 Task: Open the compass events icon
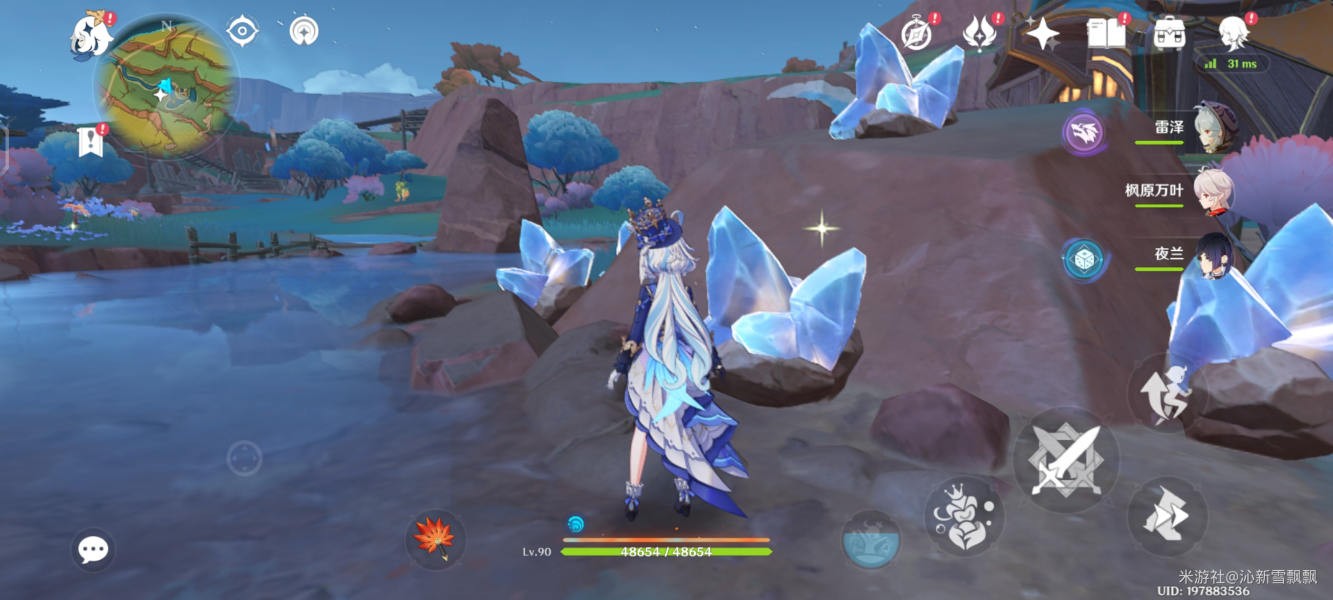coord(917,34)
